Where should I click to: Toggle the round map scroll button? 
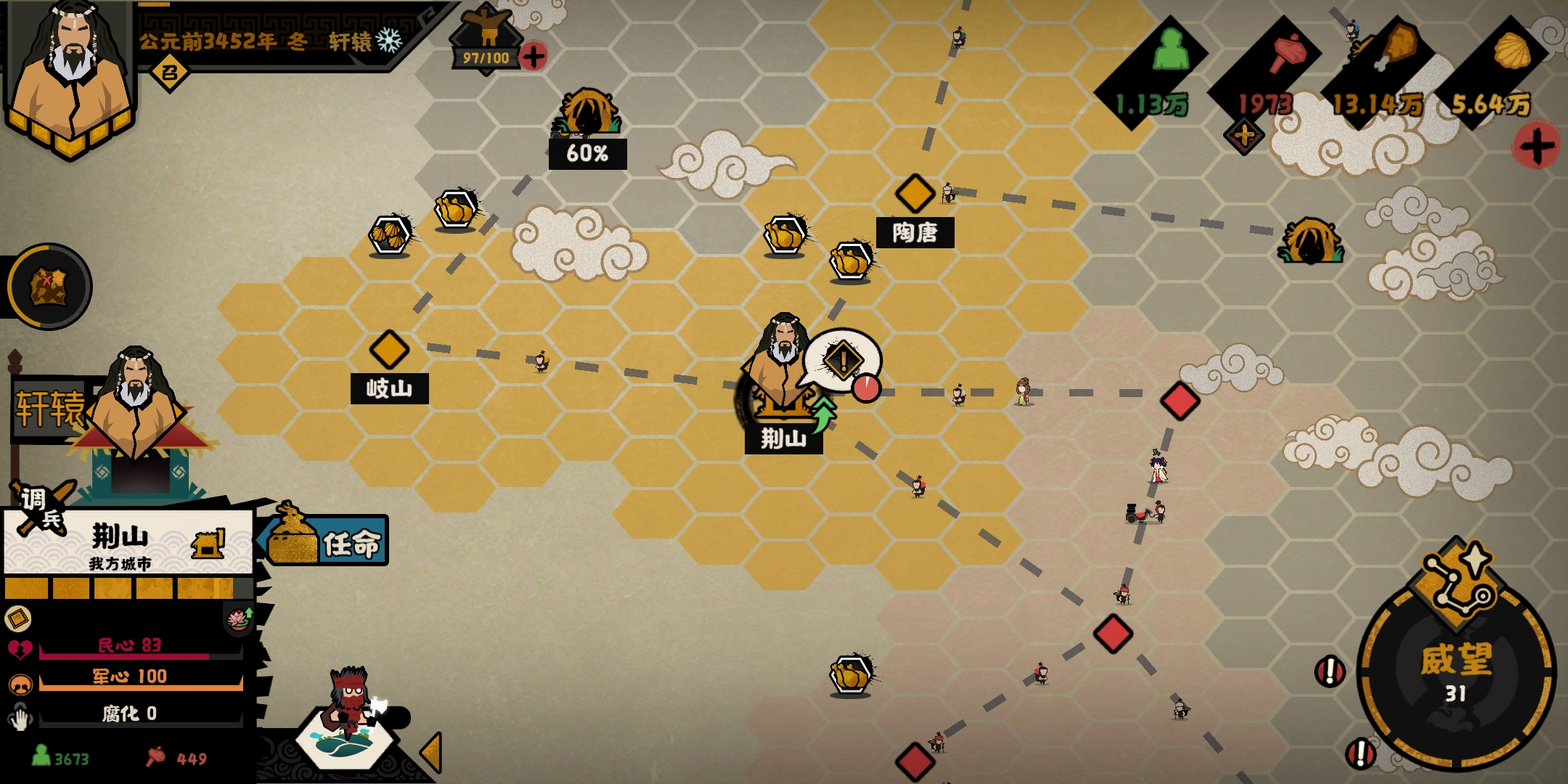pyautogui.click(x=49, y=286)
